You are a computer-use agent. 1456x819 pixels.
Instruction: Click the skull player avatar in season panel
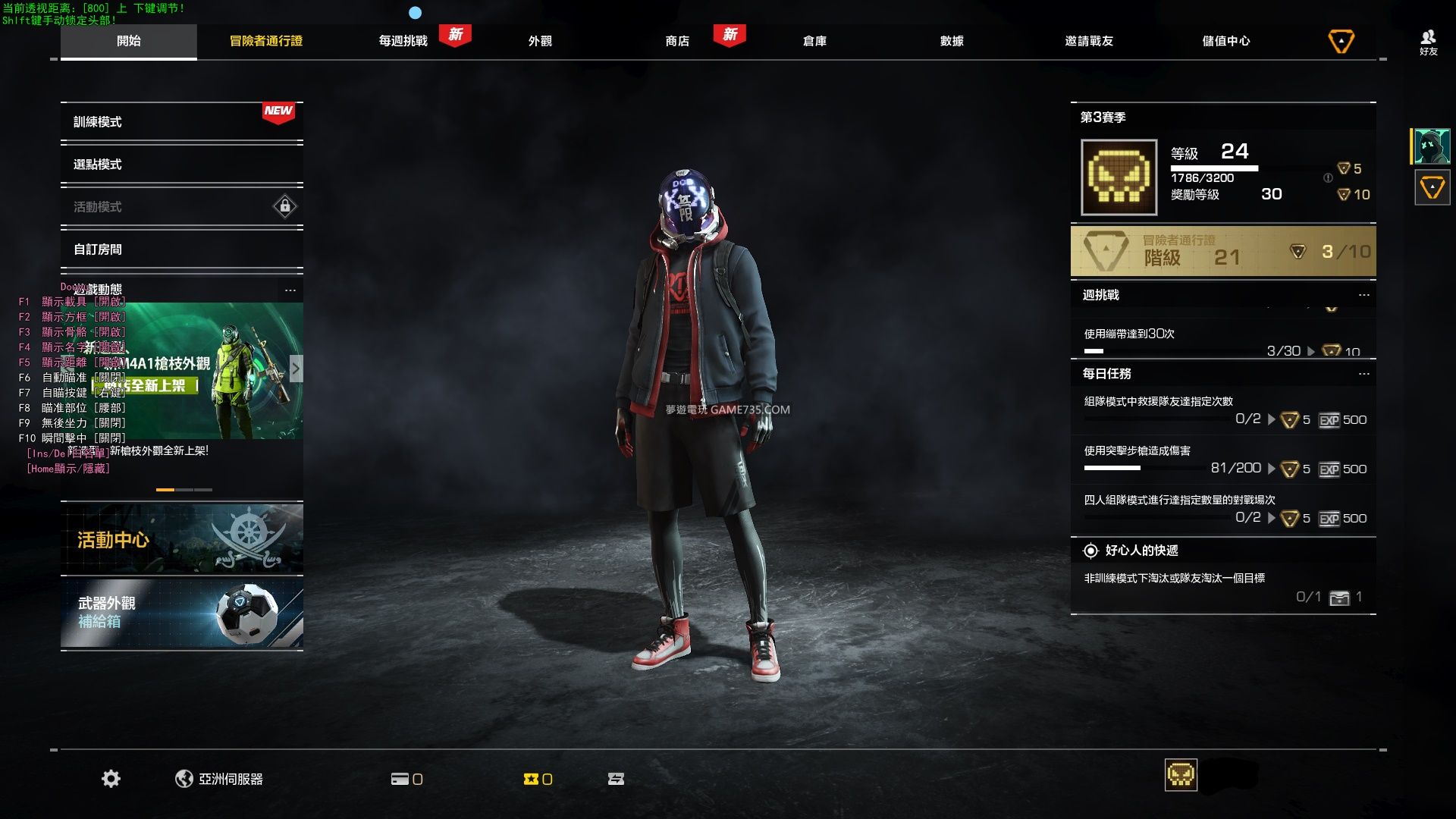(x=1119, y=177)
